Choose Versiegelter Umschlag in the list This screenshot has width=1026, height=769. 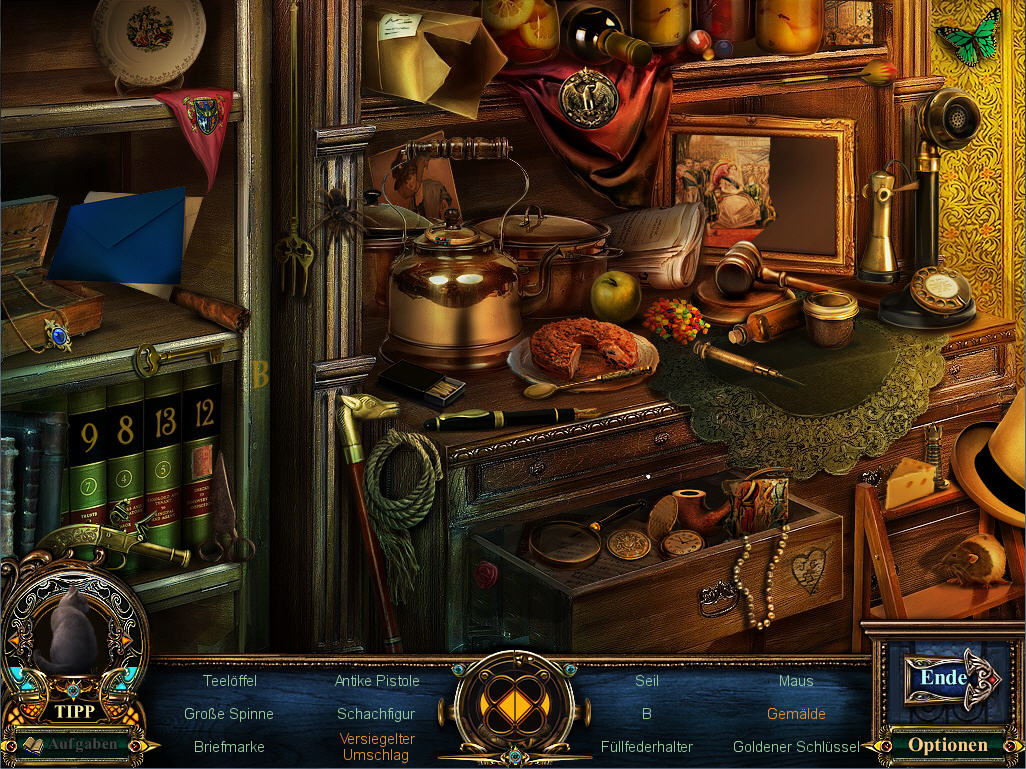pyautogui.click(x=376, y=747)
